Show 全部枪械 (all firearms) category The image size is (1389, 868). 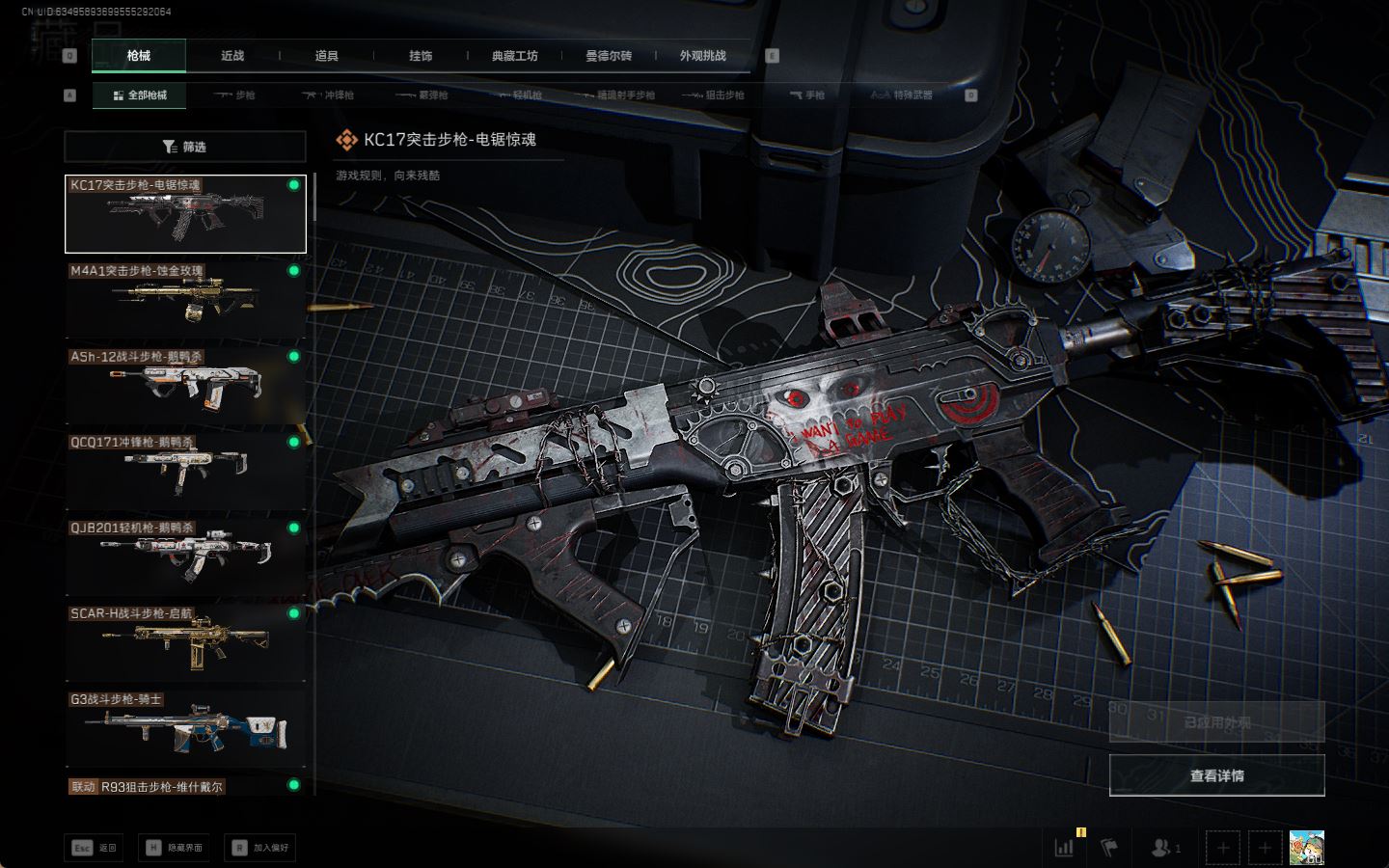[140, 95]
